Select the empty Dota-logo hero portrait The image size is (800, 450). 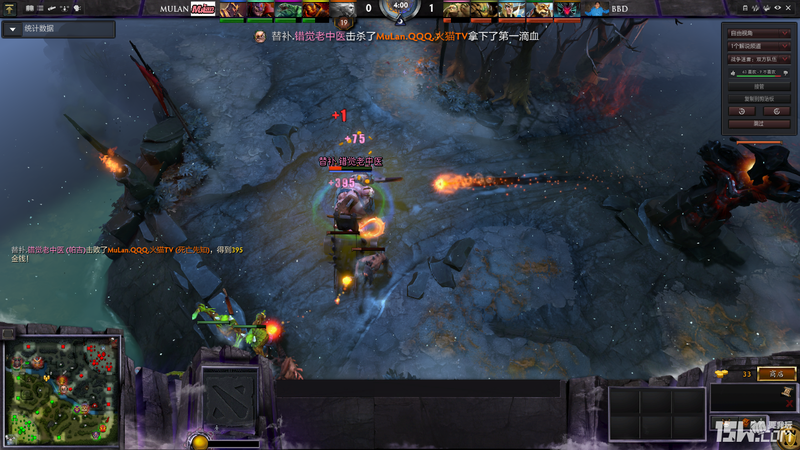[229, 397]
